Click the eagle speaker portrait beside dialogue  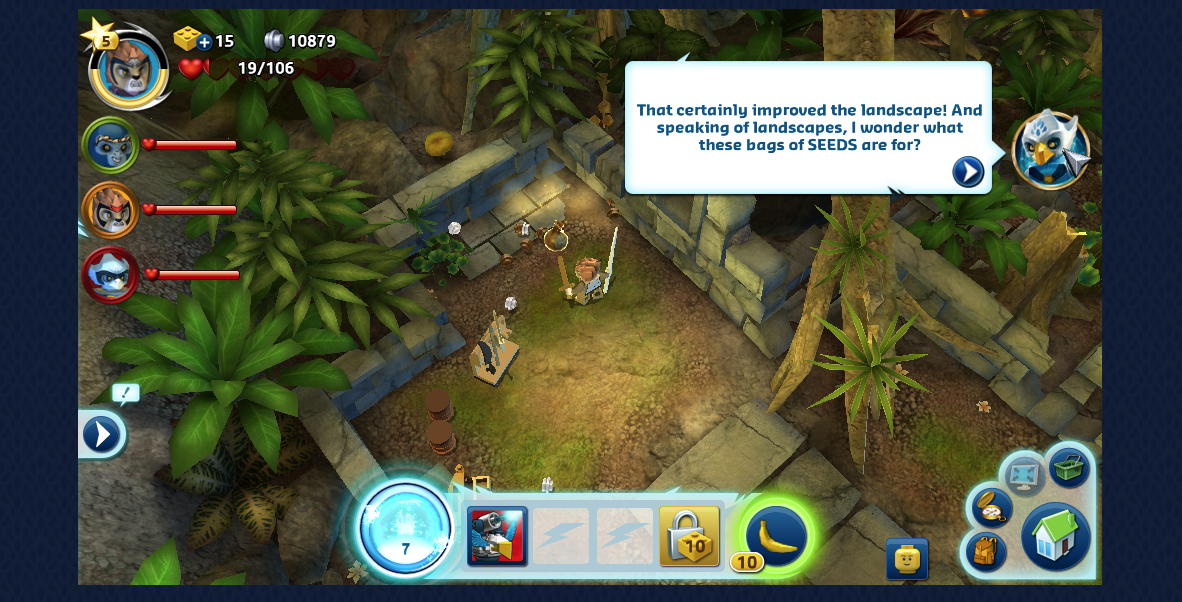coord(1050,150)
